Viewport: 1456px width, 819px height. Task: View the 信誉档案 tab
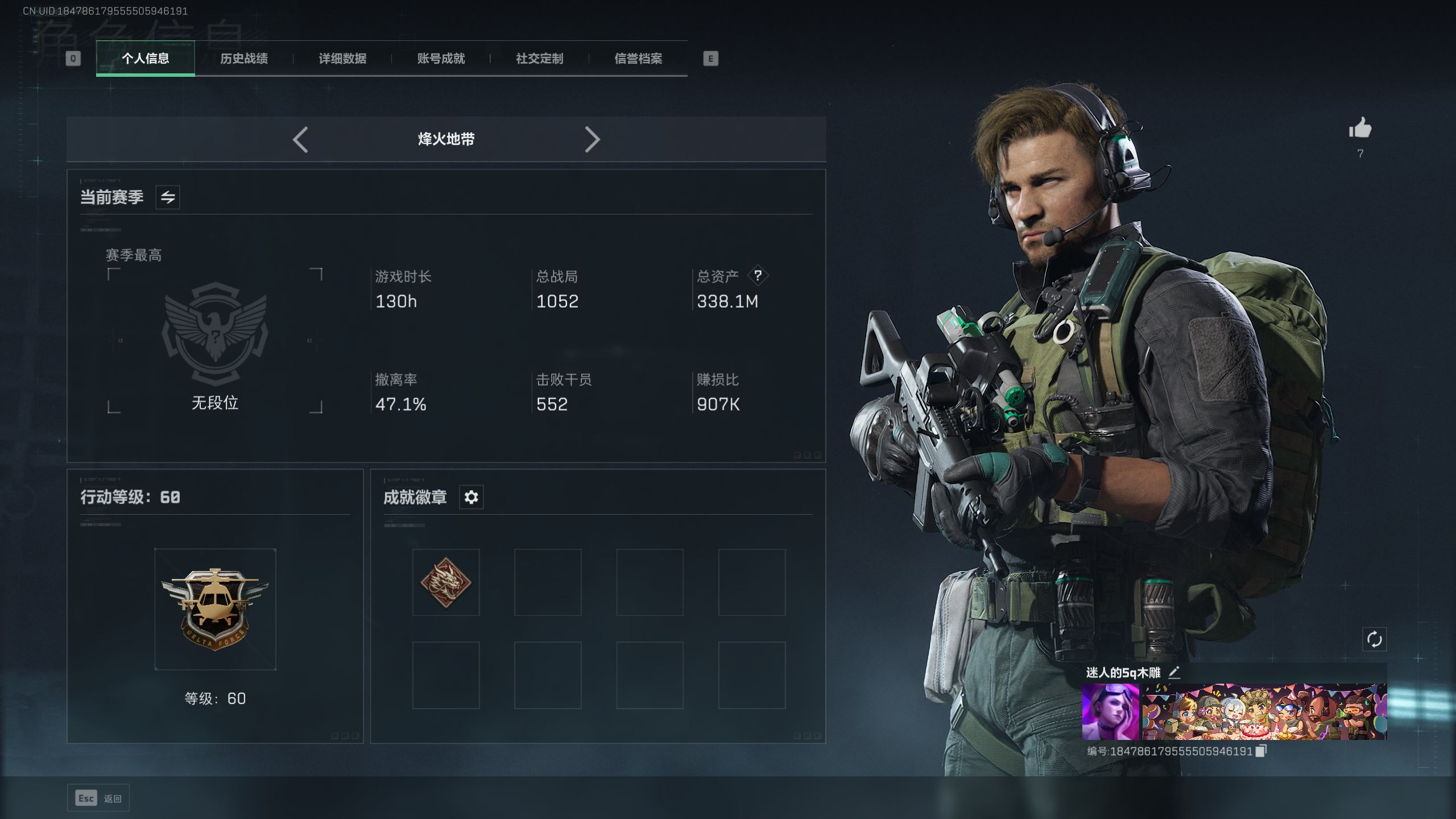(638, 59)
